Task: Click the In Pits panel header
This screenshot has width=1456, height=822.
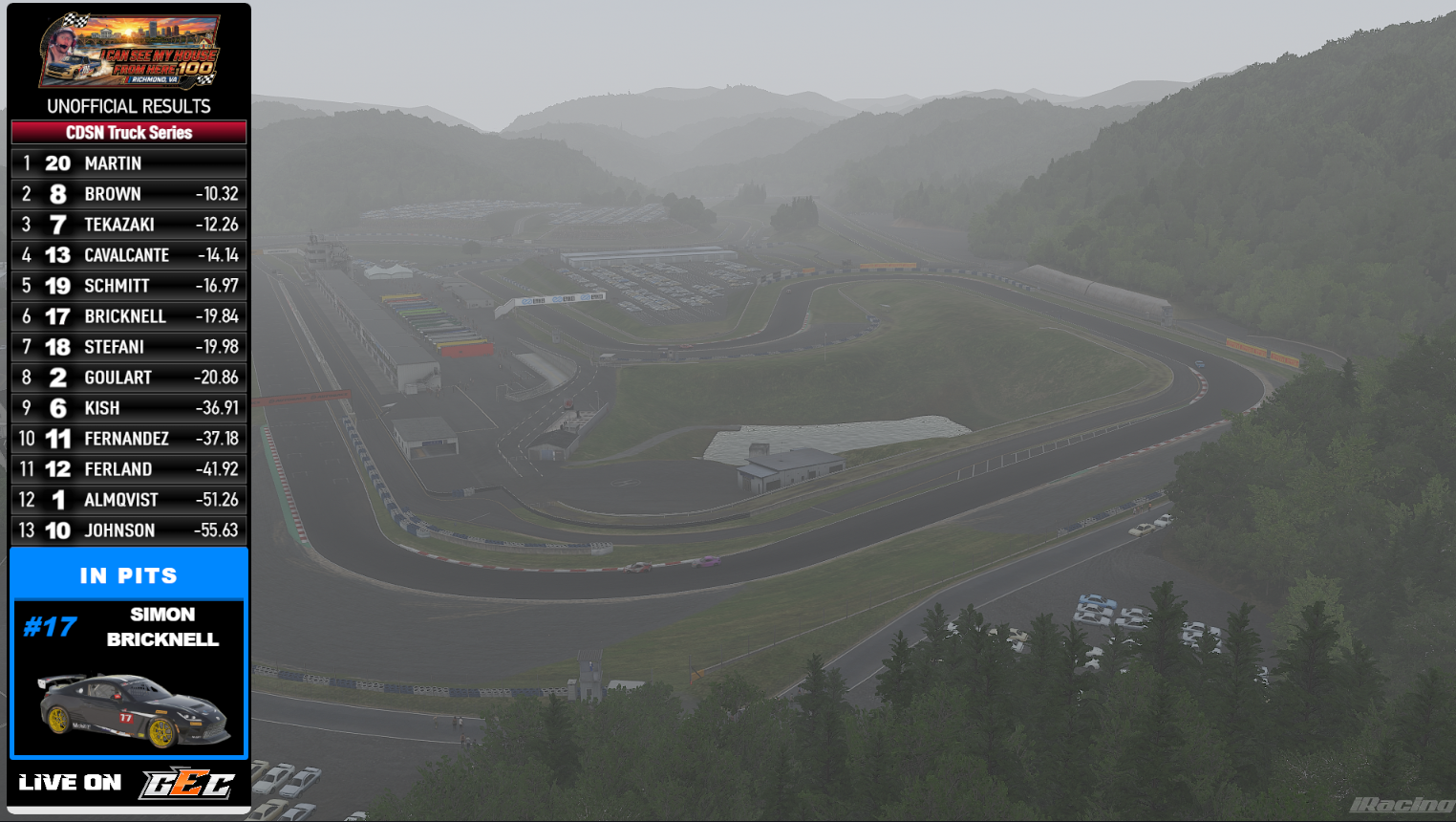Action: (129, 575)
